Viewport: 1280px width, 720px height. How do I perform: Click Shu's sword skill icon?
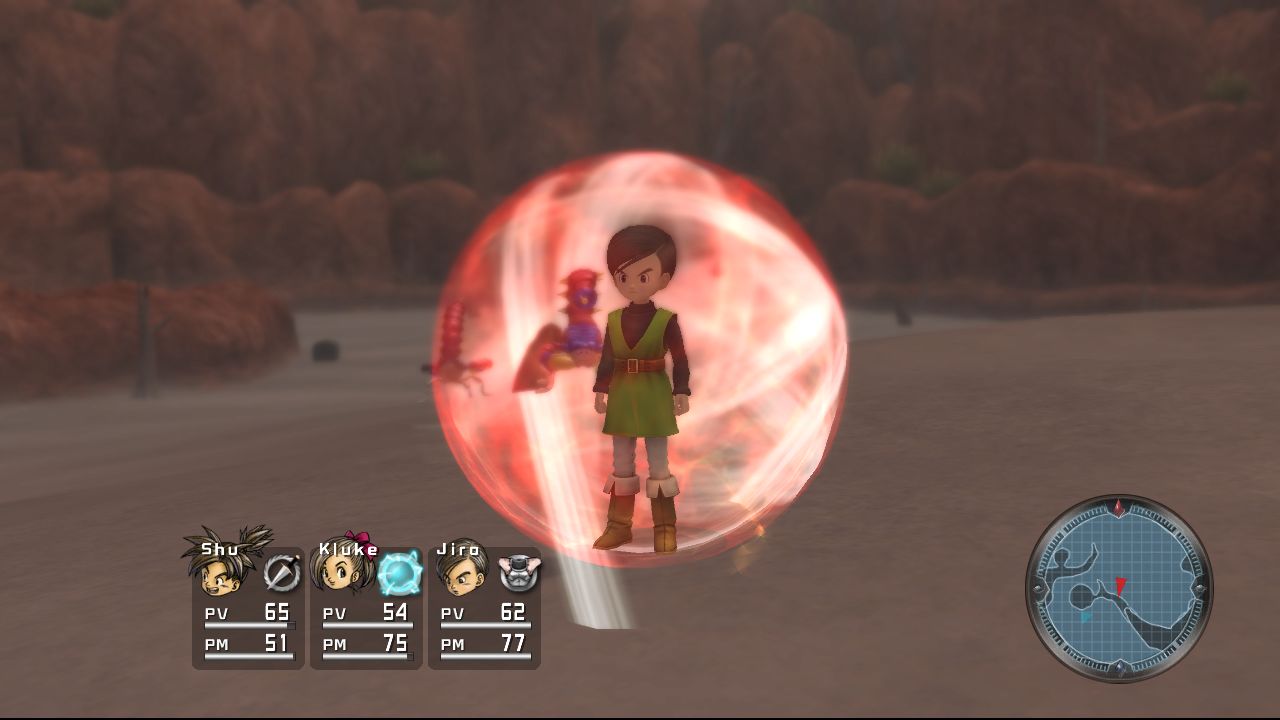click(281, 573)
